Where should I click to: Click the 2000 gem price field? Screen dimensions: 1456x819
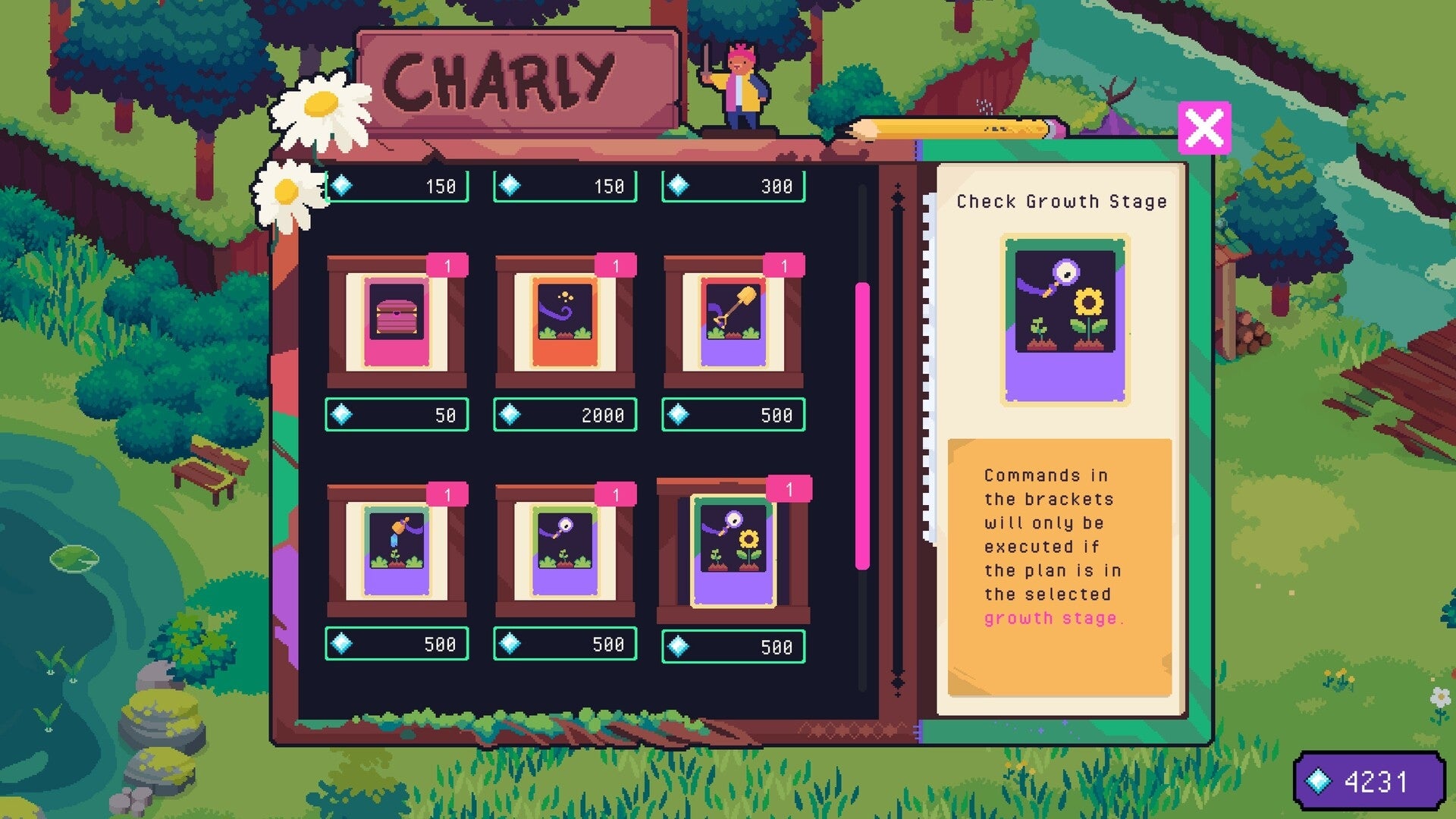click(565, 416)
